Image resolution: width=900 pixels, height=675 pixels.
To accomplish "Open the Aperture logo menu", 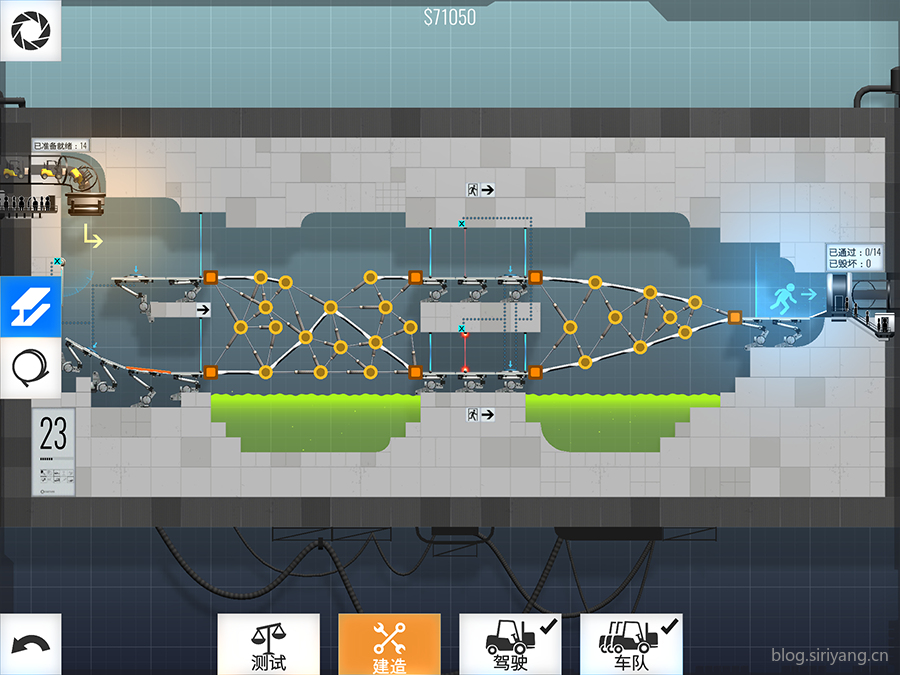I will (x=30, y=31).
